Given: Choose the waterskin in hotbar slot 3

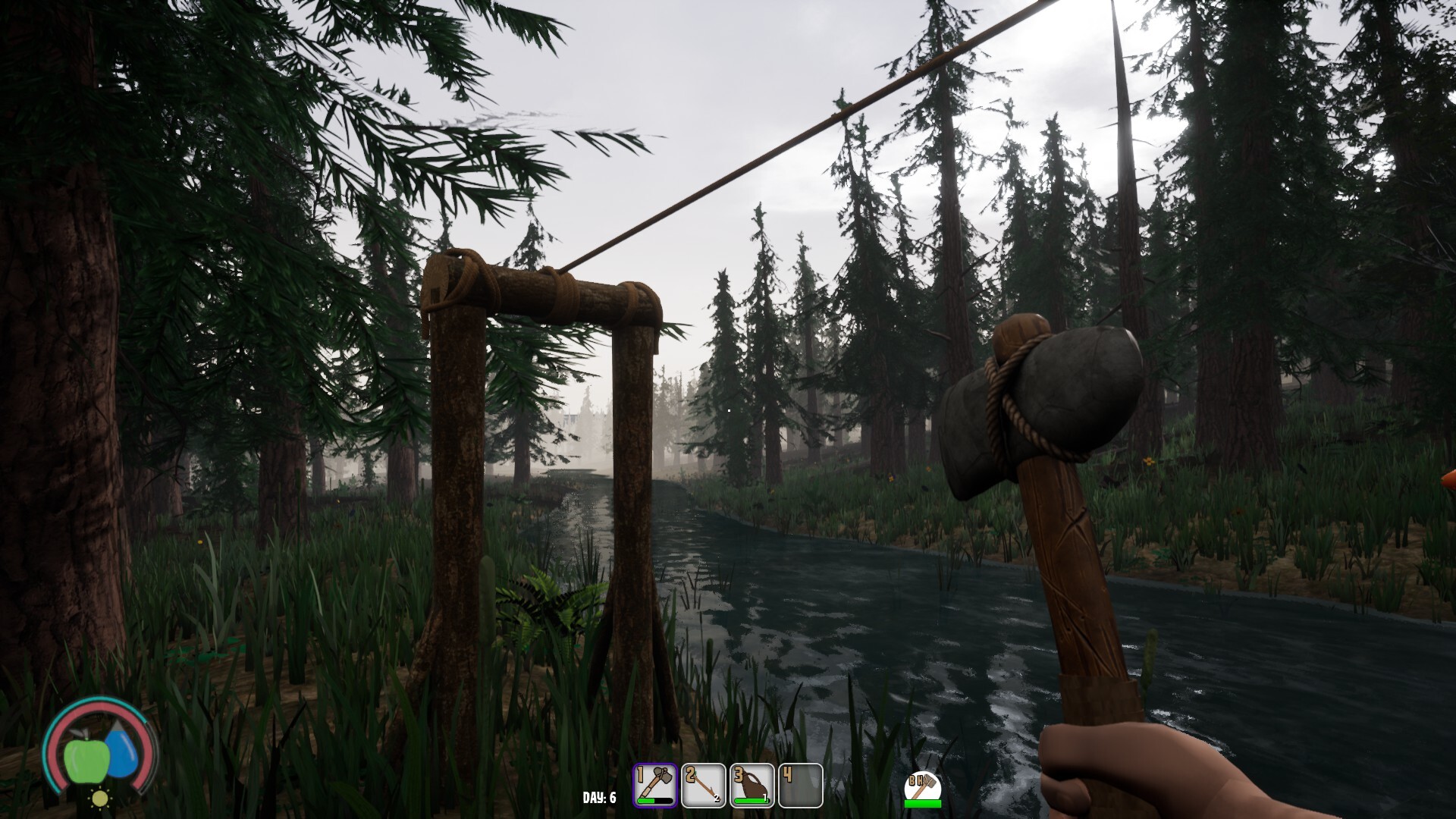Looking at the screenshot, I should tap(752, 785).
